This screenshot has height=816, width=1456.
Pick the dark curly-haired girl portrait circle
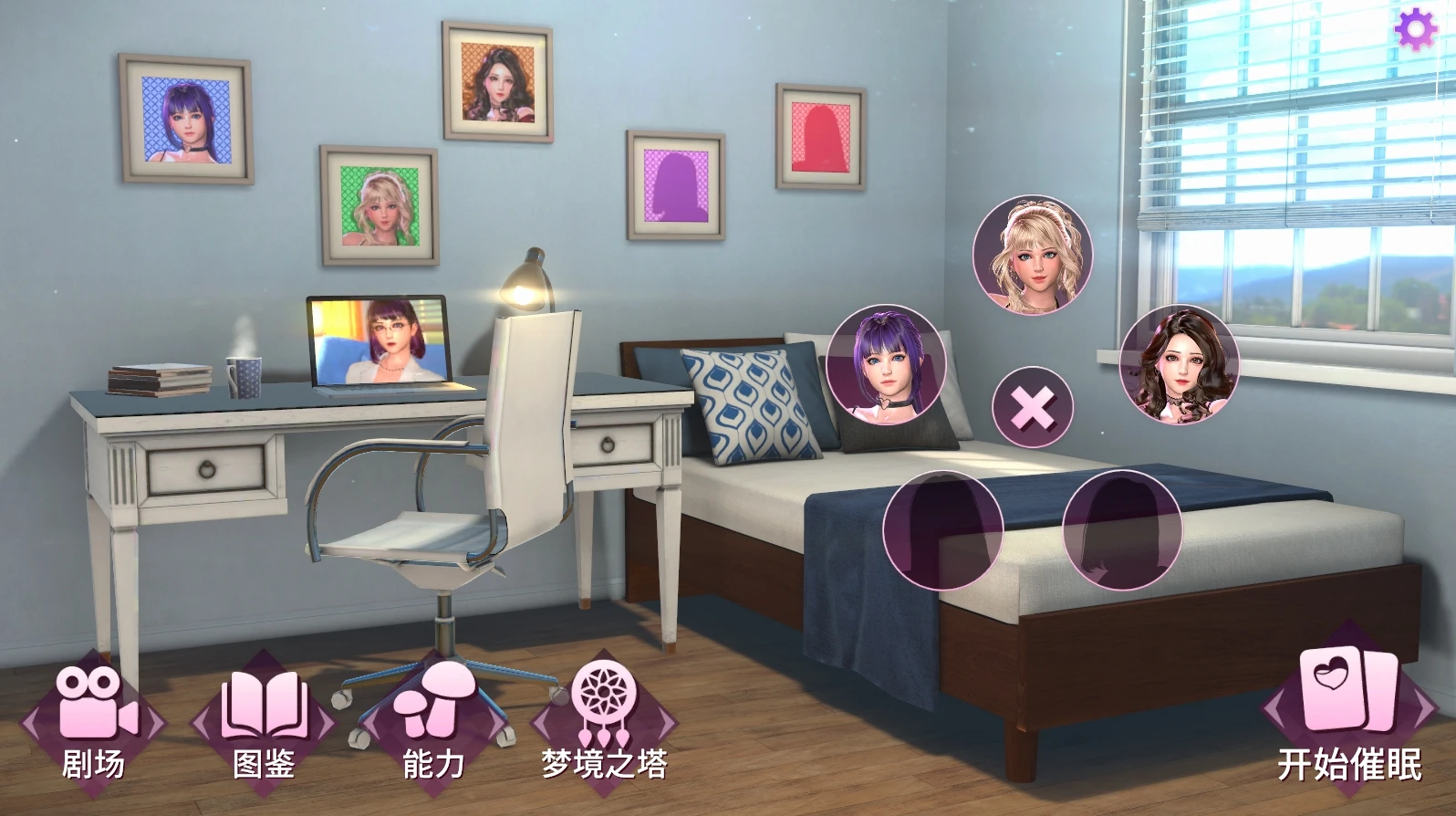tap(1179, 363)
